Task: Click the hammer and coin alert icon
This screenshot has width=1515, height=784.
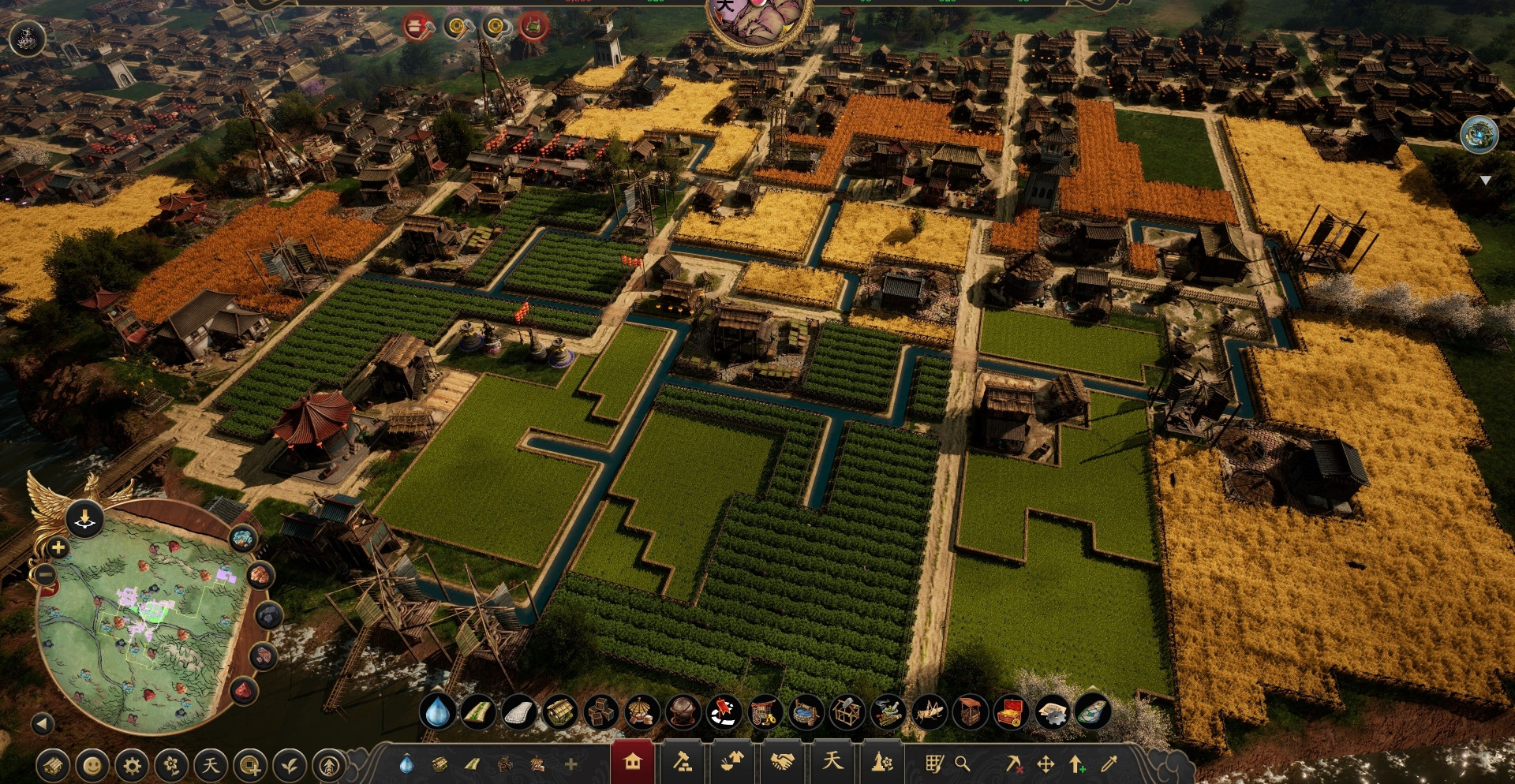Action: coord(458,28)
